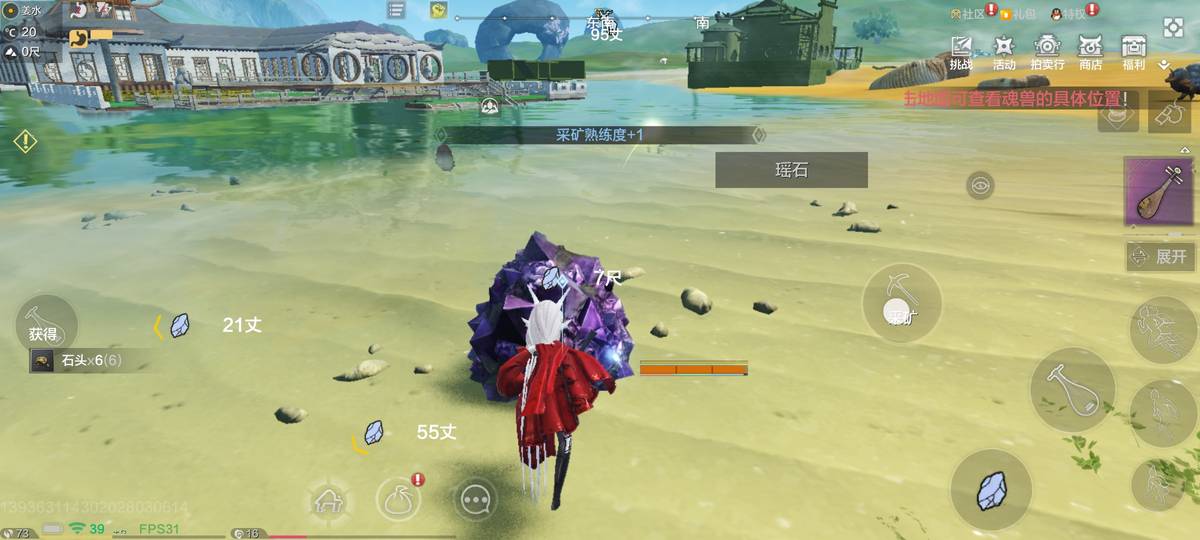The height and width of the screenshot is (540, 1200).
Task: Open the 福利 rewards menu
Action: click(x=1133, y=51)
